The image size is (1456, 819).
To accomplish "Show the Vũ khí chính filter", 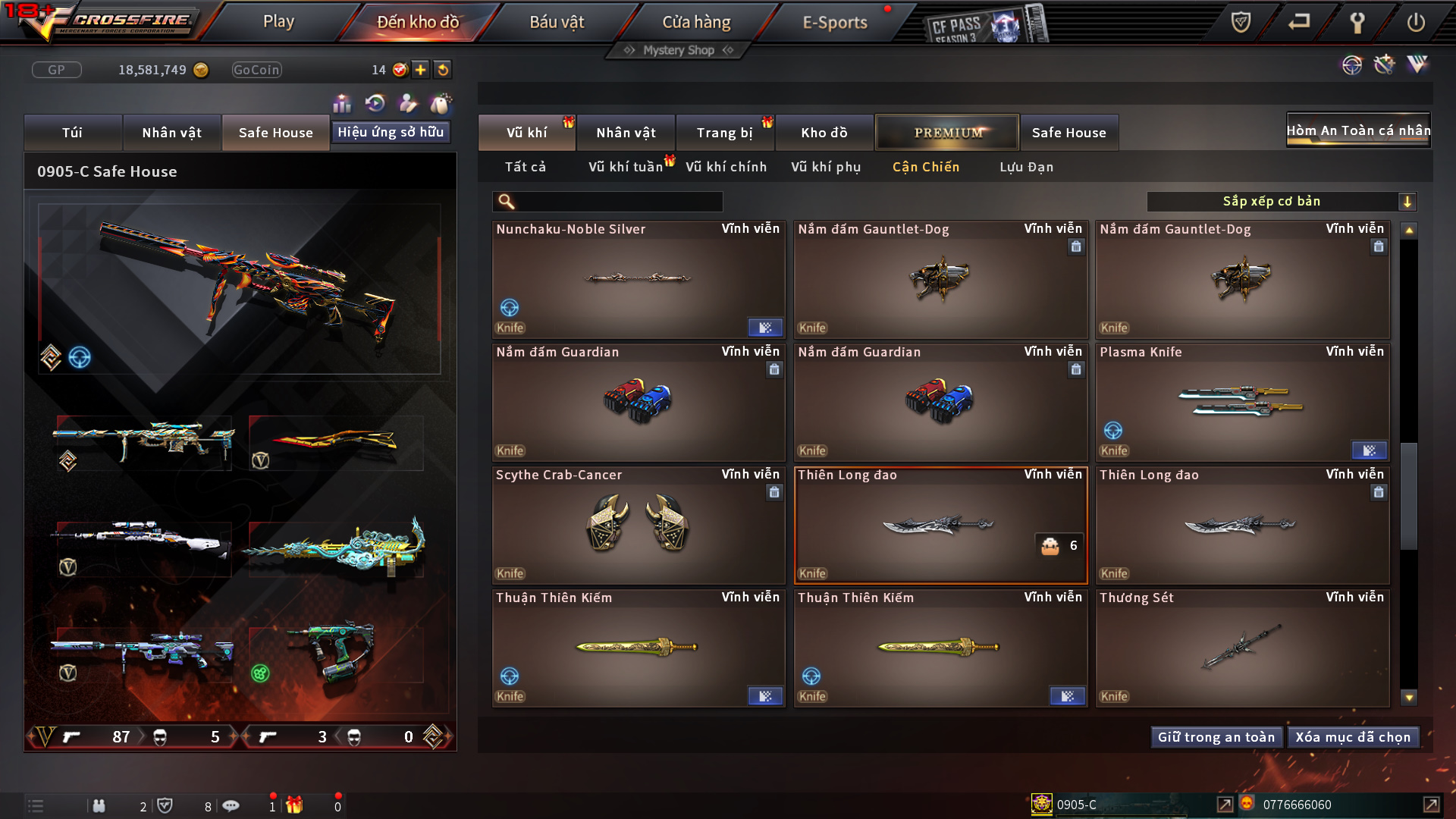I will point(726,167).
